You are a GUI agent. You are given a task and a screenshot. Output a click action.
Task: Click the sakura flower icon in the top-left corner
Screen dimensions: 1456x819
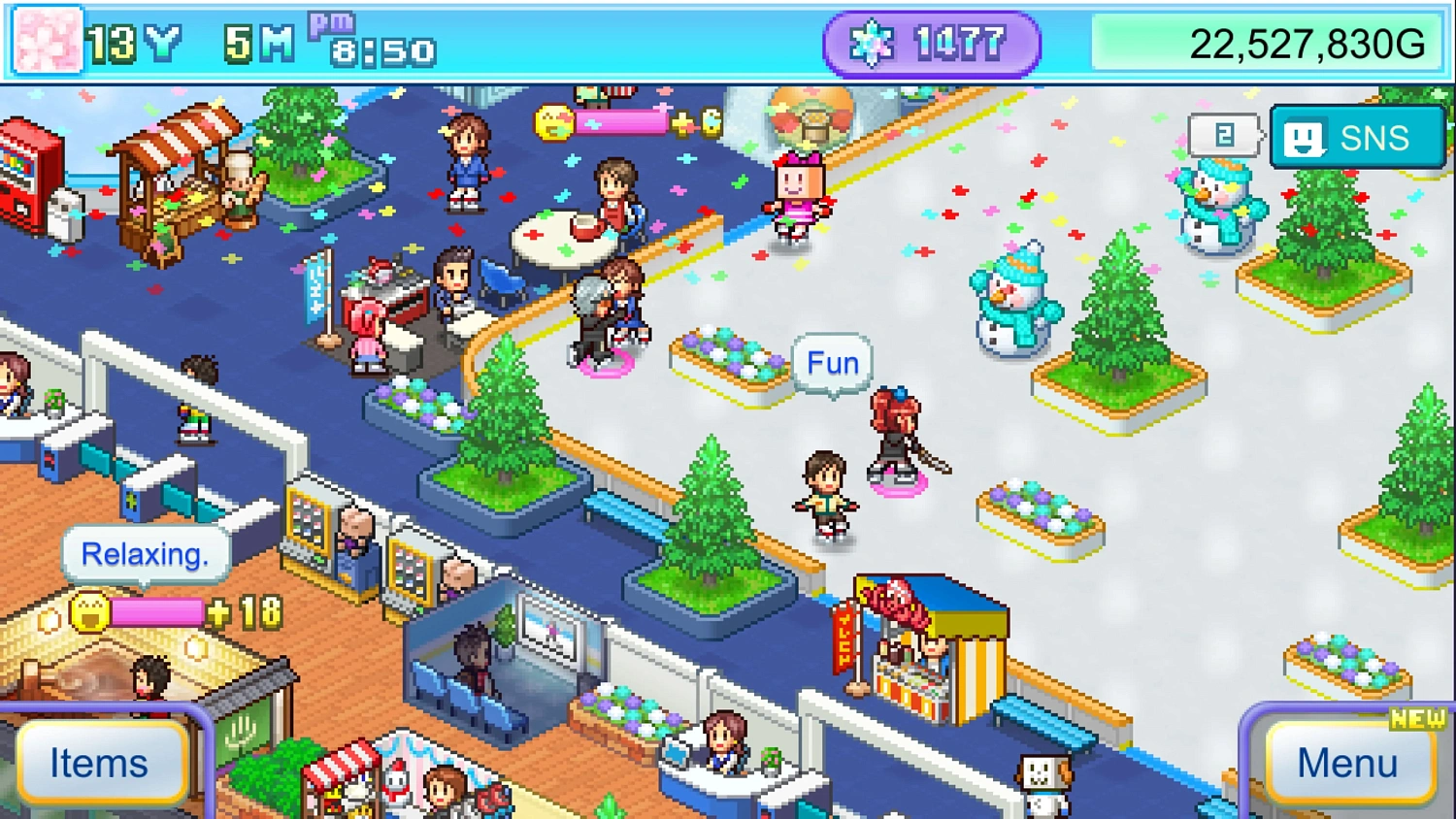(45, 41)
